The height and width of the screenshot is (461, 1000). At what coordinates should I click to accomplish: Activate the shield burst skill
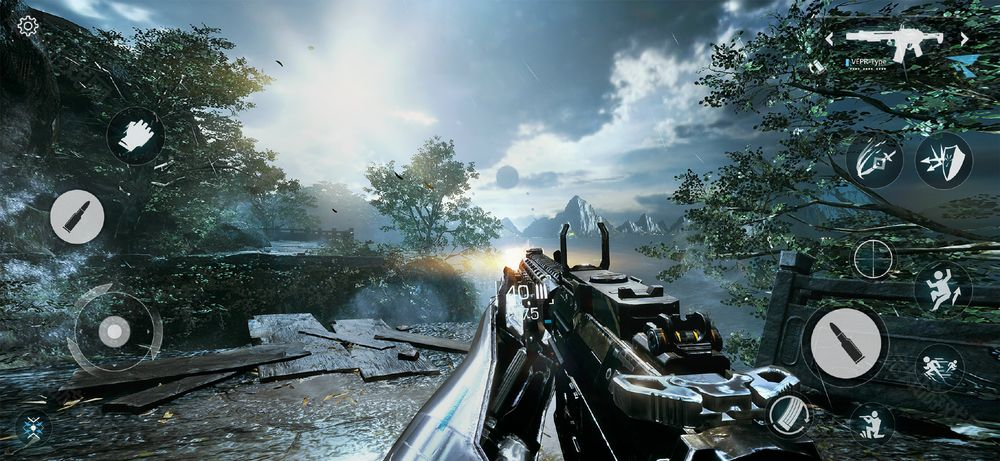[x=943, y=160]
